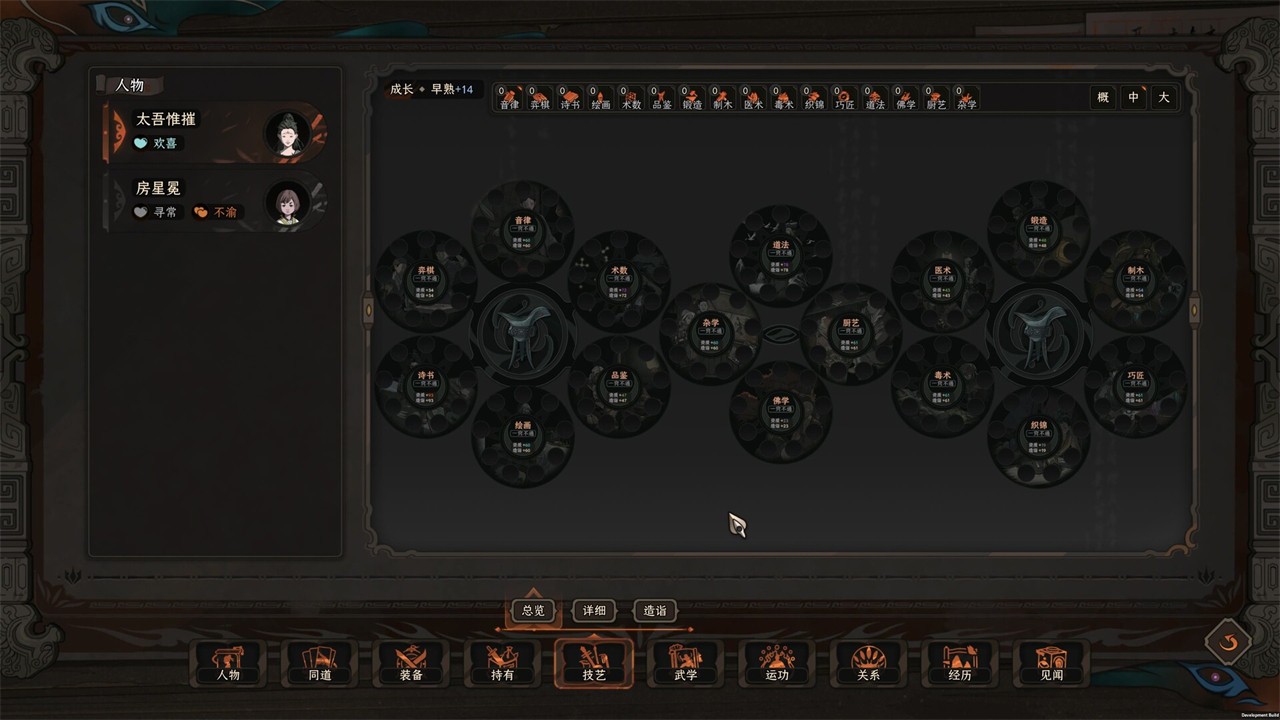Open the 经历 history page

tap(960, 664)
